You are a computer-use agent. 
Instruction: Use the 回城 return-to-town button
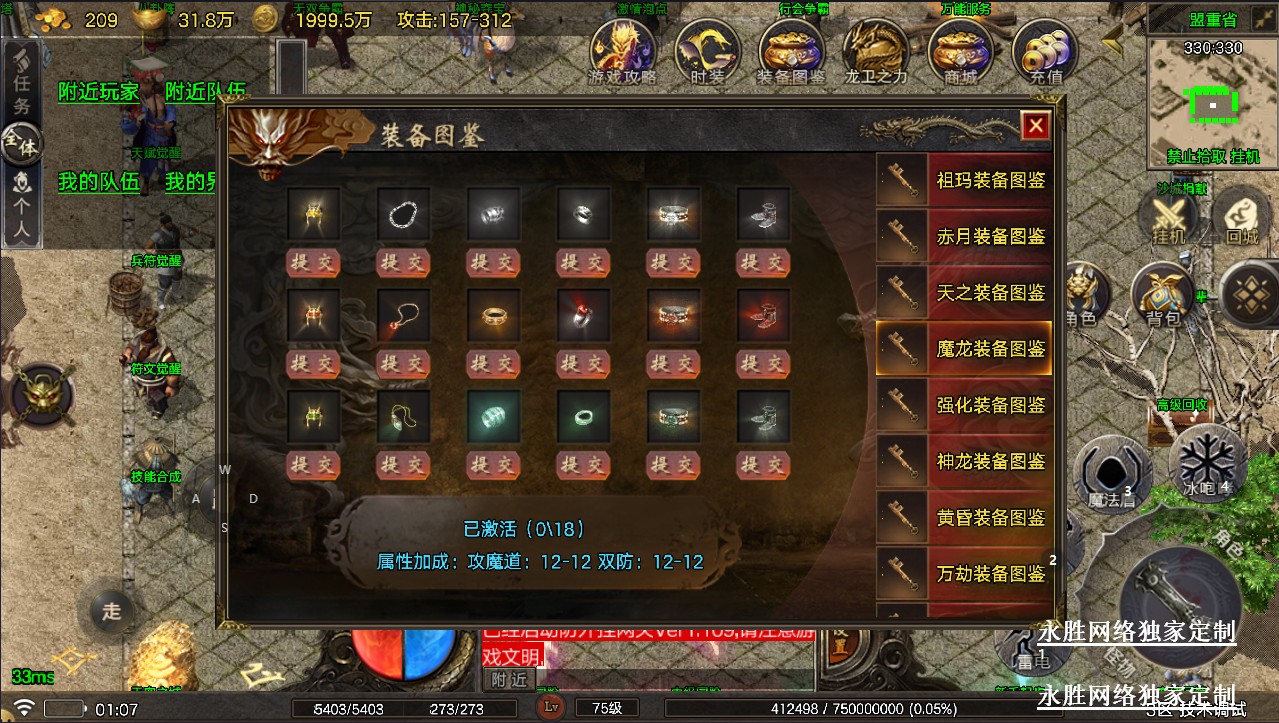click(x=1241, y=217)
